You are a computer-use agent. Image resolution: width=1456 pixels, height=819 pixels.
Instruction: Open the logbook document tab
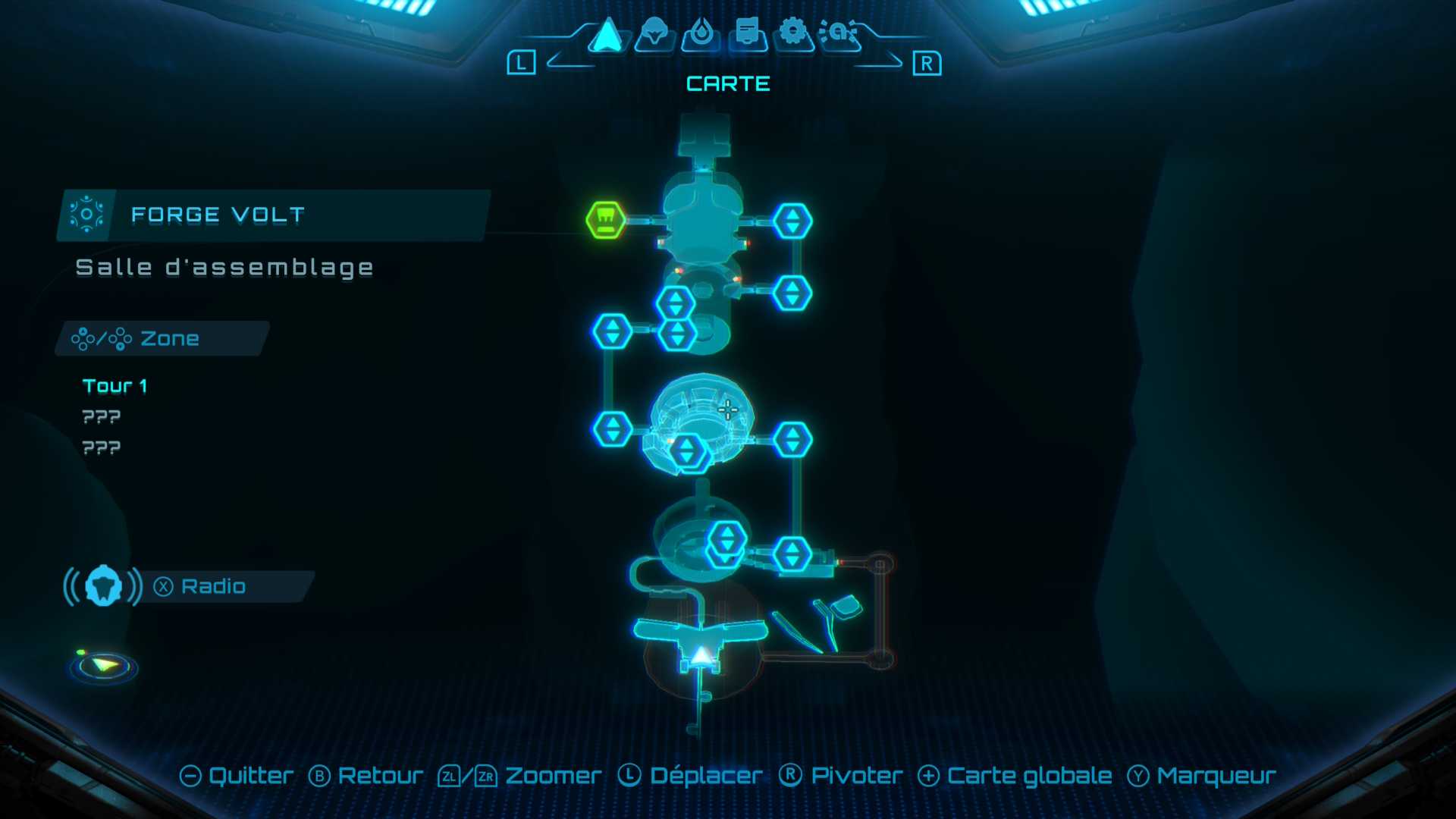coord(747,34)
